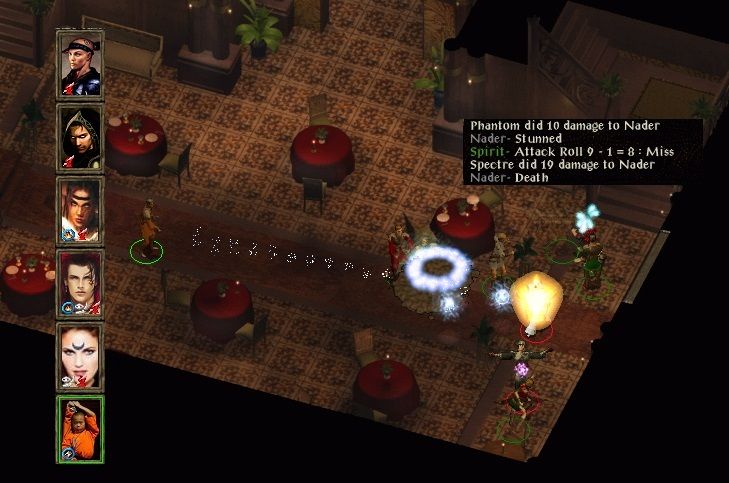Choose the bald monk in orange portrait
Viewport: 729px width, 483px height.
(80, 429)
